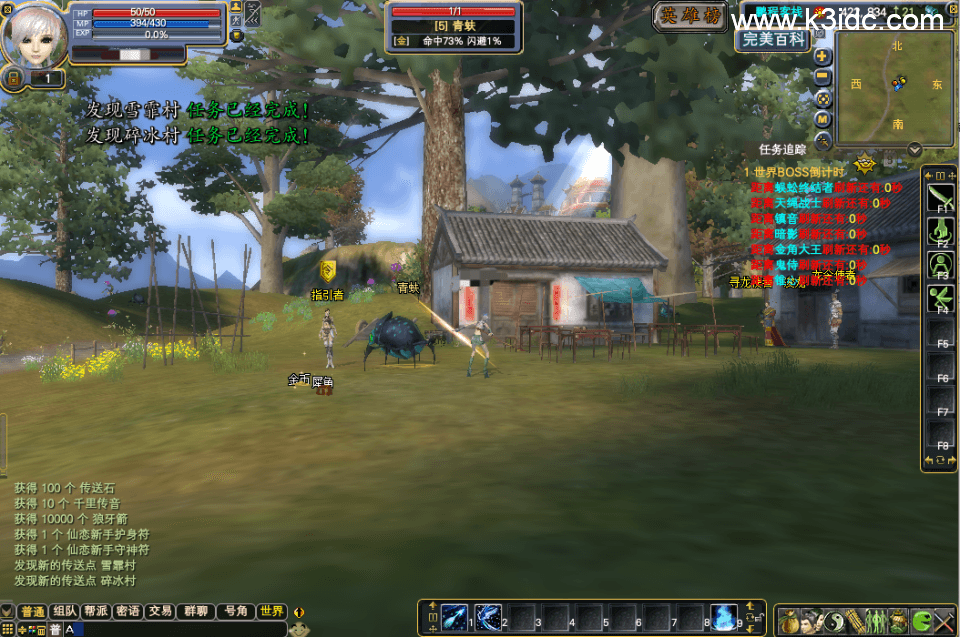Select the player portrait avatar
The width and height of the screenshot is (960, 637).
[34, 35]
